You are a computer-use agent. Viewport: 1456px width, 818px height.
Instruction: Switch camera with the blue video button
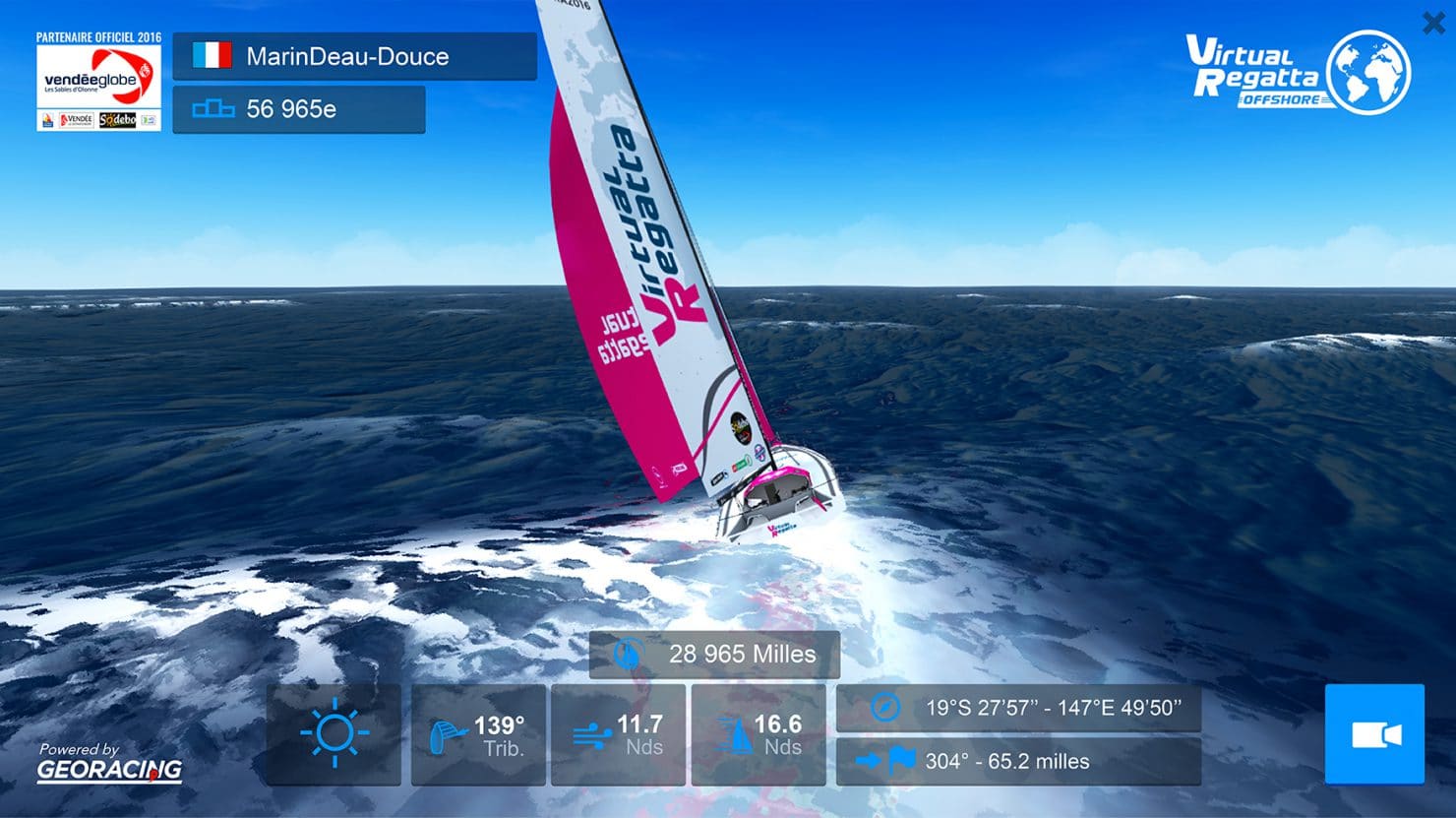click(x=1374, y=734)
